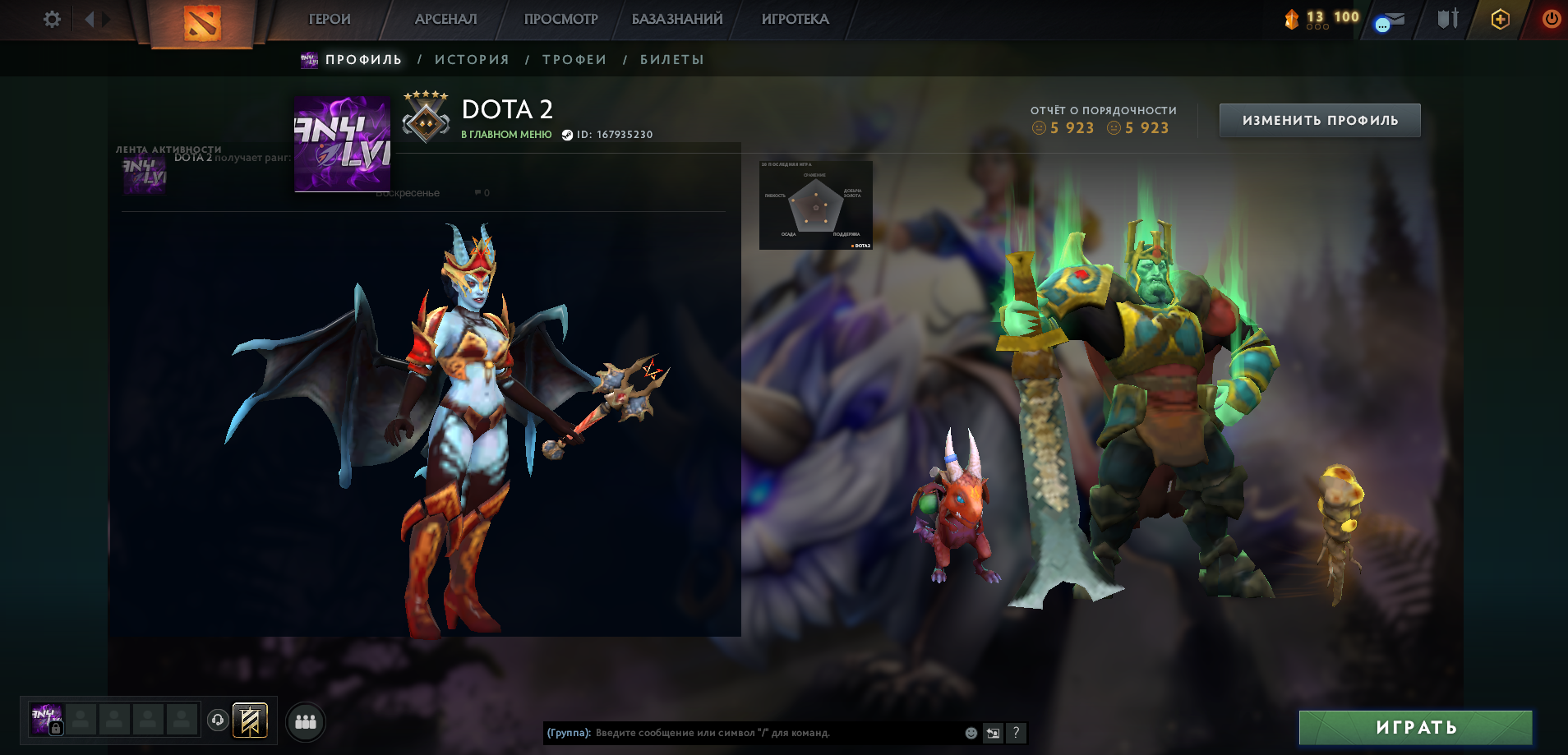
Task: Open the settings gear menu
Action: pyautogui.click(x=51, y=18)
